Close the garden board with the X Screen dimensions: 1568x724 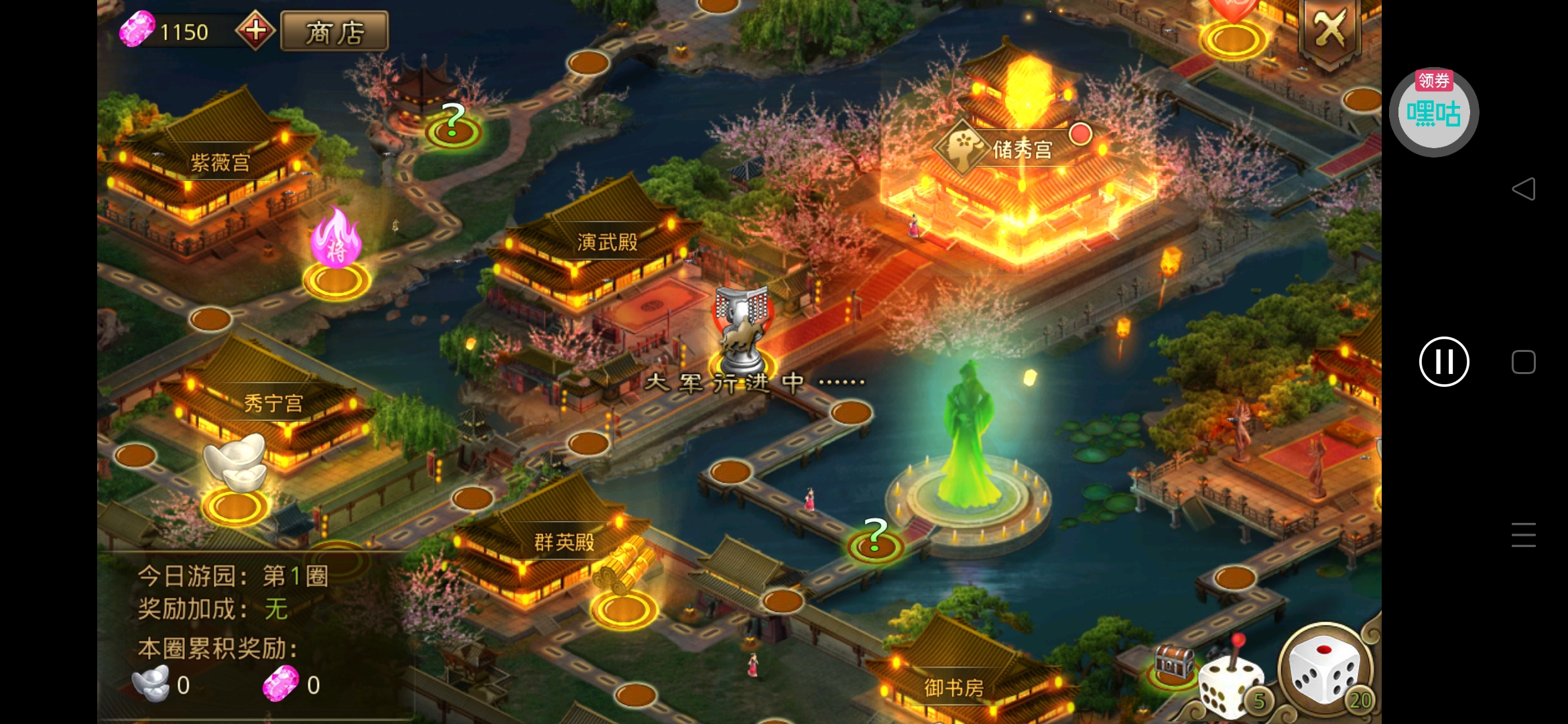(x=1329, y=29)
